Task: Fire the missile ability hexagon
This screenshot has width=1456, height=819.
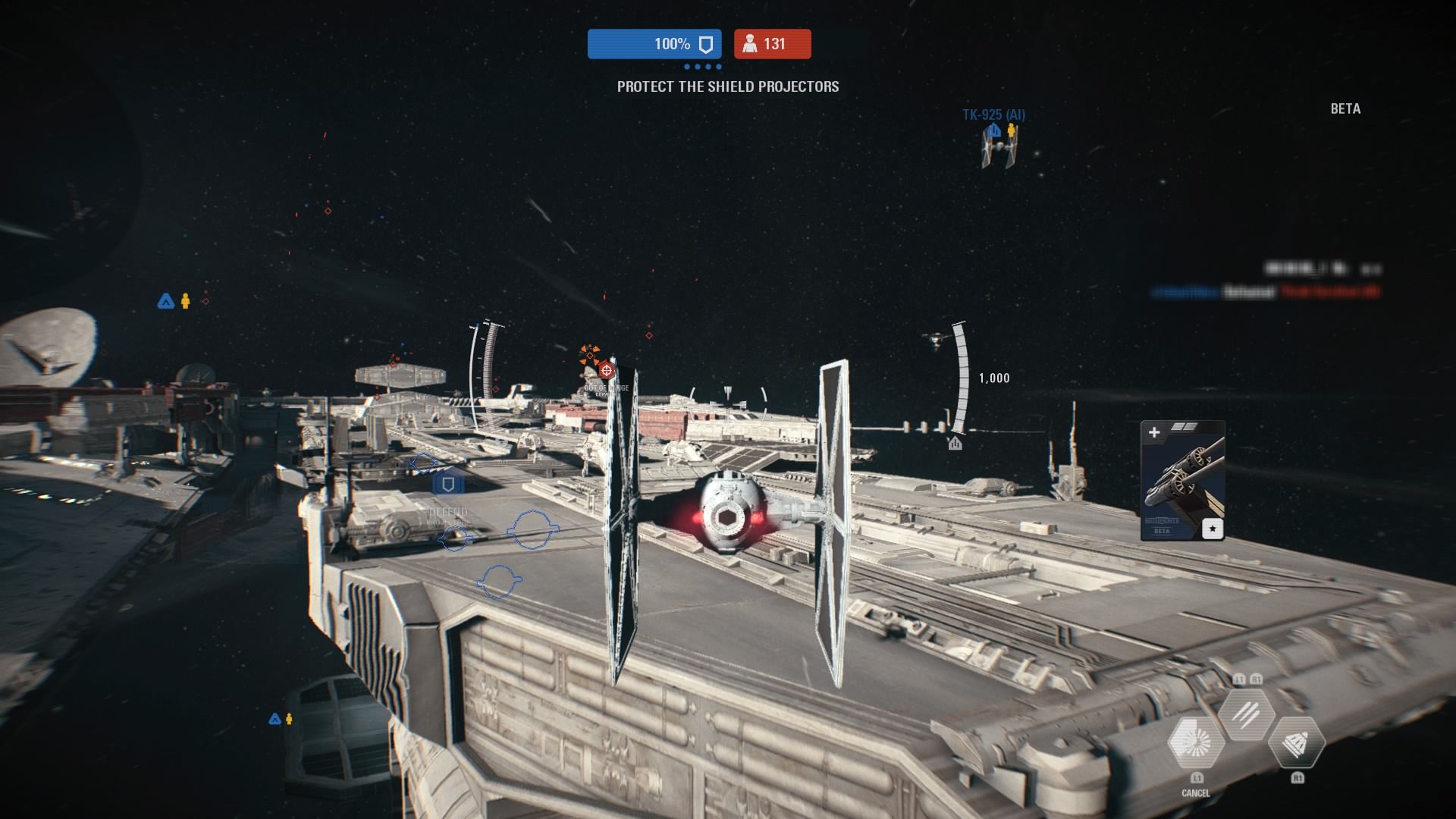Action: (1296, 745)
